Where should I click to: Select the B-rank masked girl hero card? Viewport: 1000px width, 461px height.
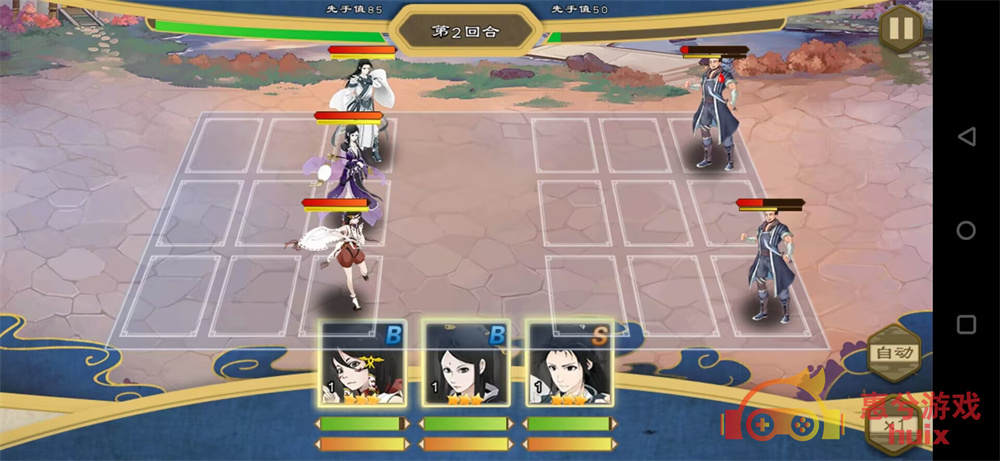pos(361,364)
